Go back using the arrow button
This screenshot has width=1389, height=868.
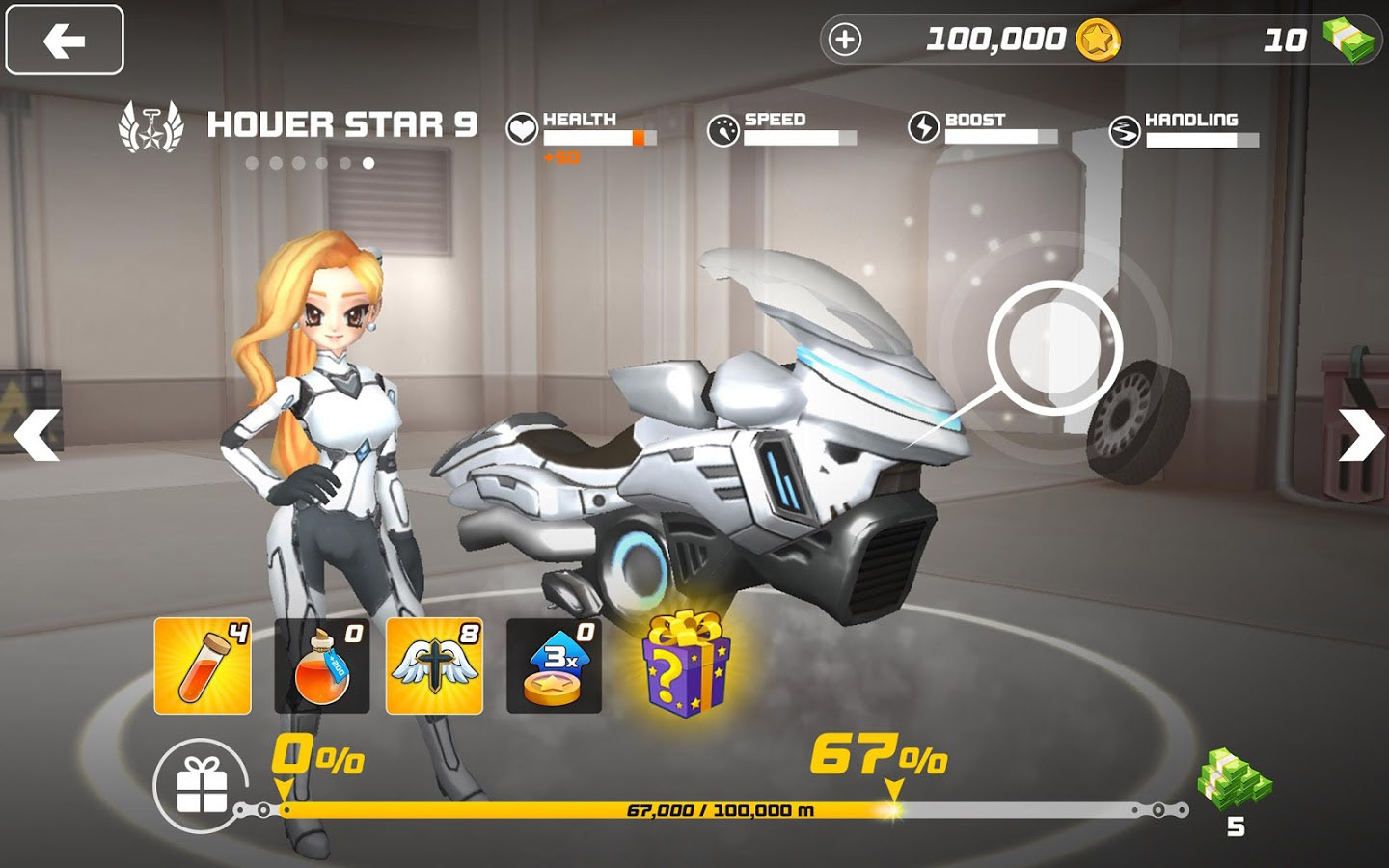(65, 41)
